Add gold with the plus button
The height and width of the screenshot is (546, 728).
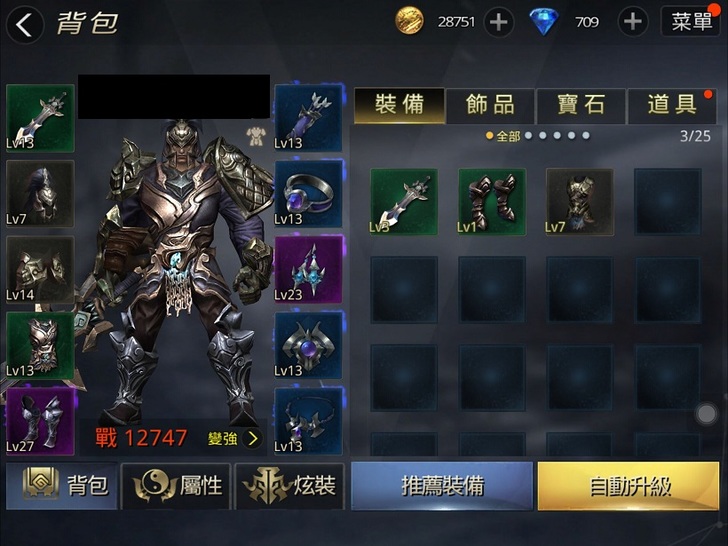pos(499,22)
